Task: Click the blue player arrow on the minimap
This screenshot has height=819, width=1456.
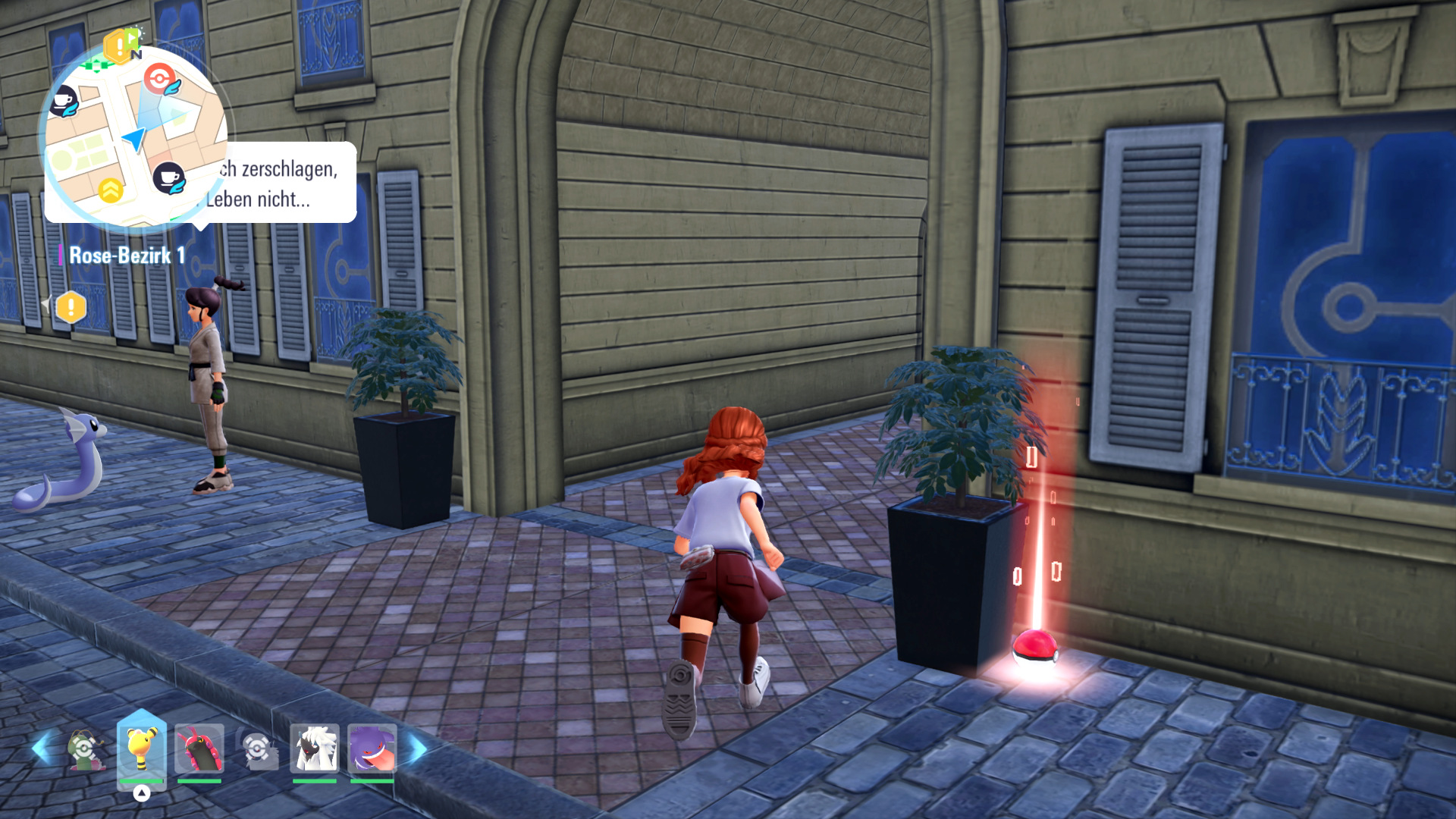Action: pyautogui.click(x=134, y=140)
